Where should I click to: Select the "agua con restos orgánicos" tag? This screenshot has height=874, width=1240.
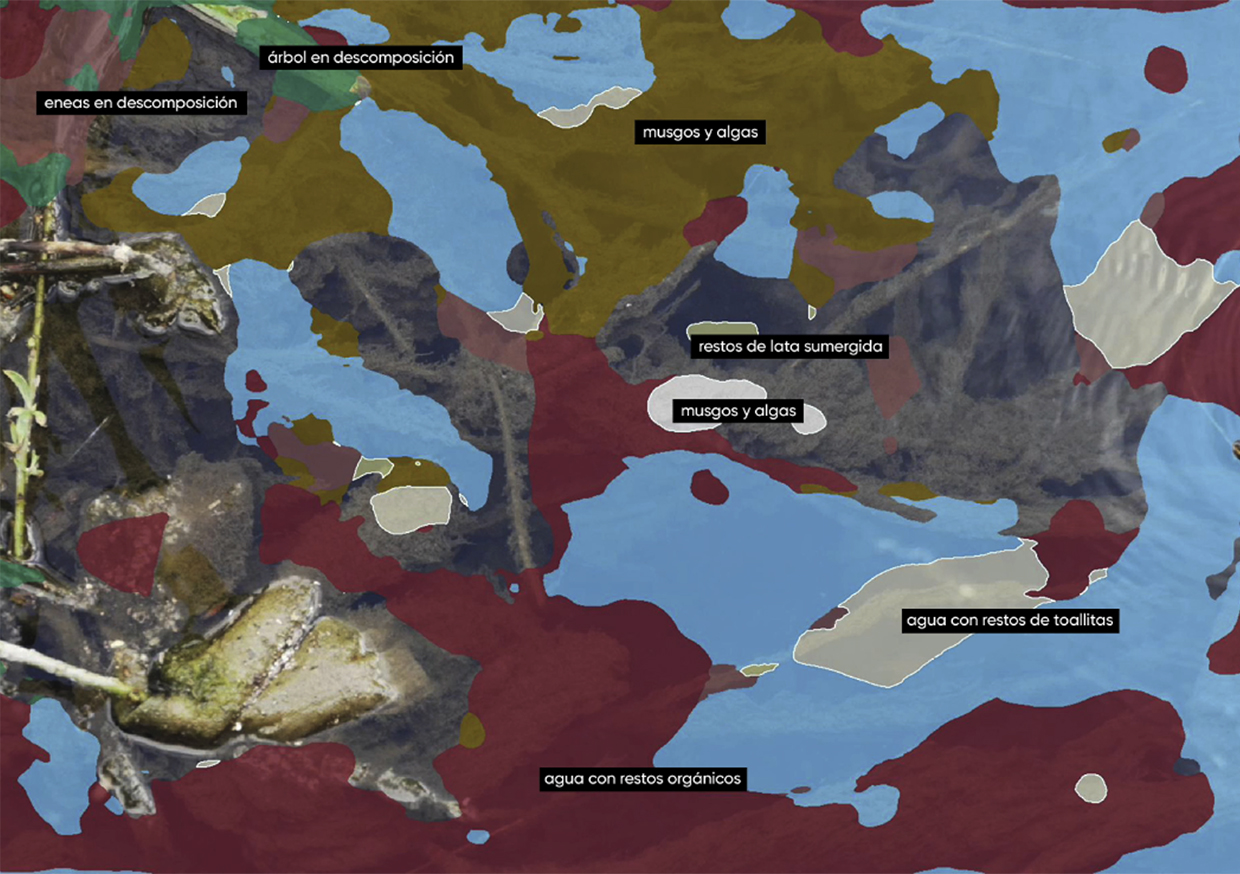(644, 779)
